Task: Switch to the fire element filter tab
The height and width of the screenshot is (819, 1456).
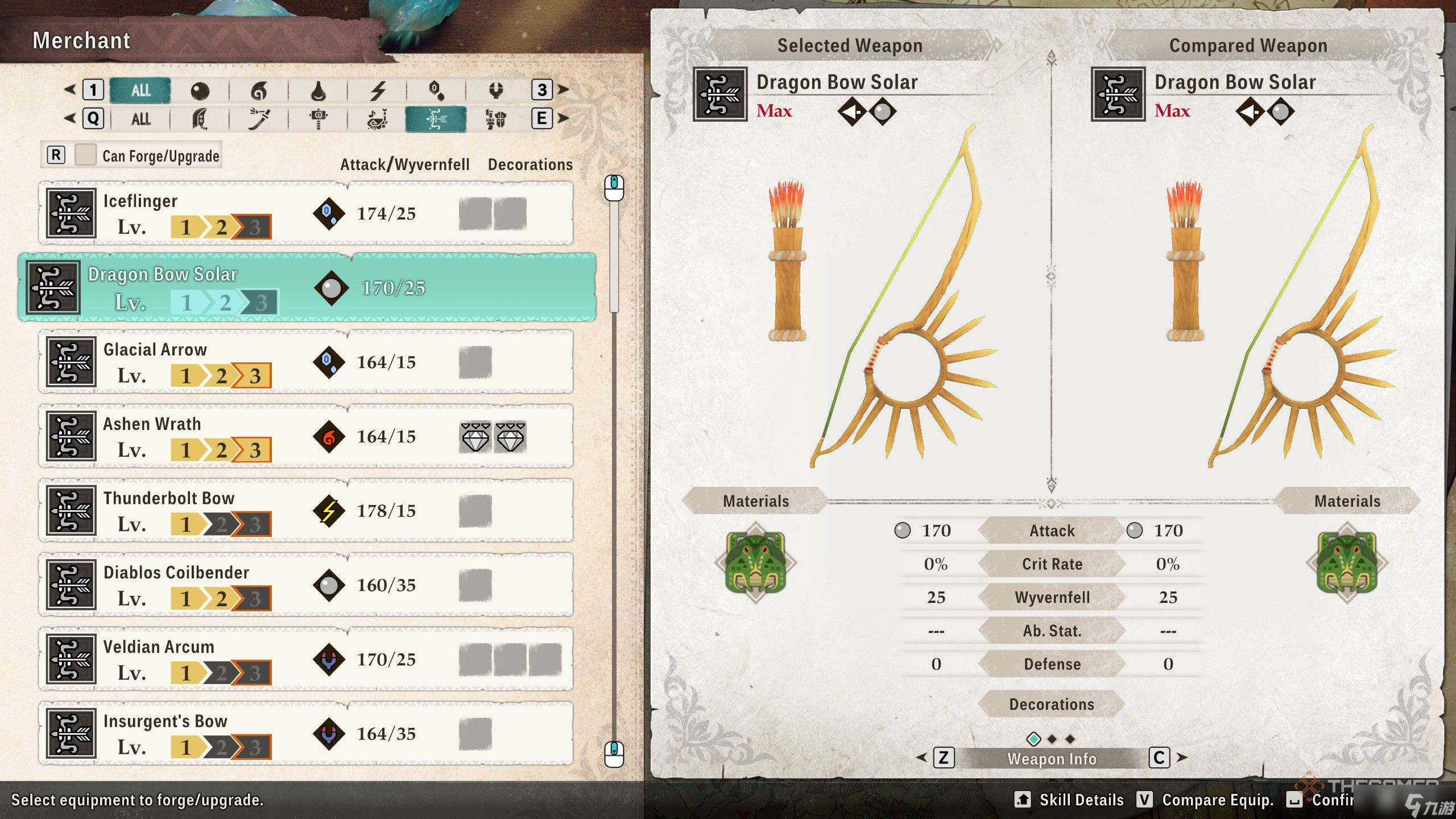Action: pyautogui.click(x=259, y=90)
